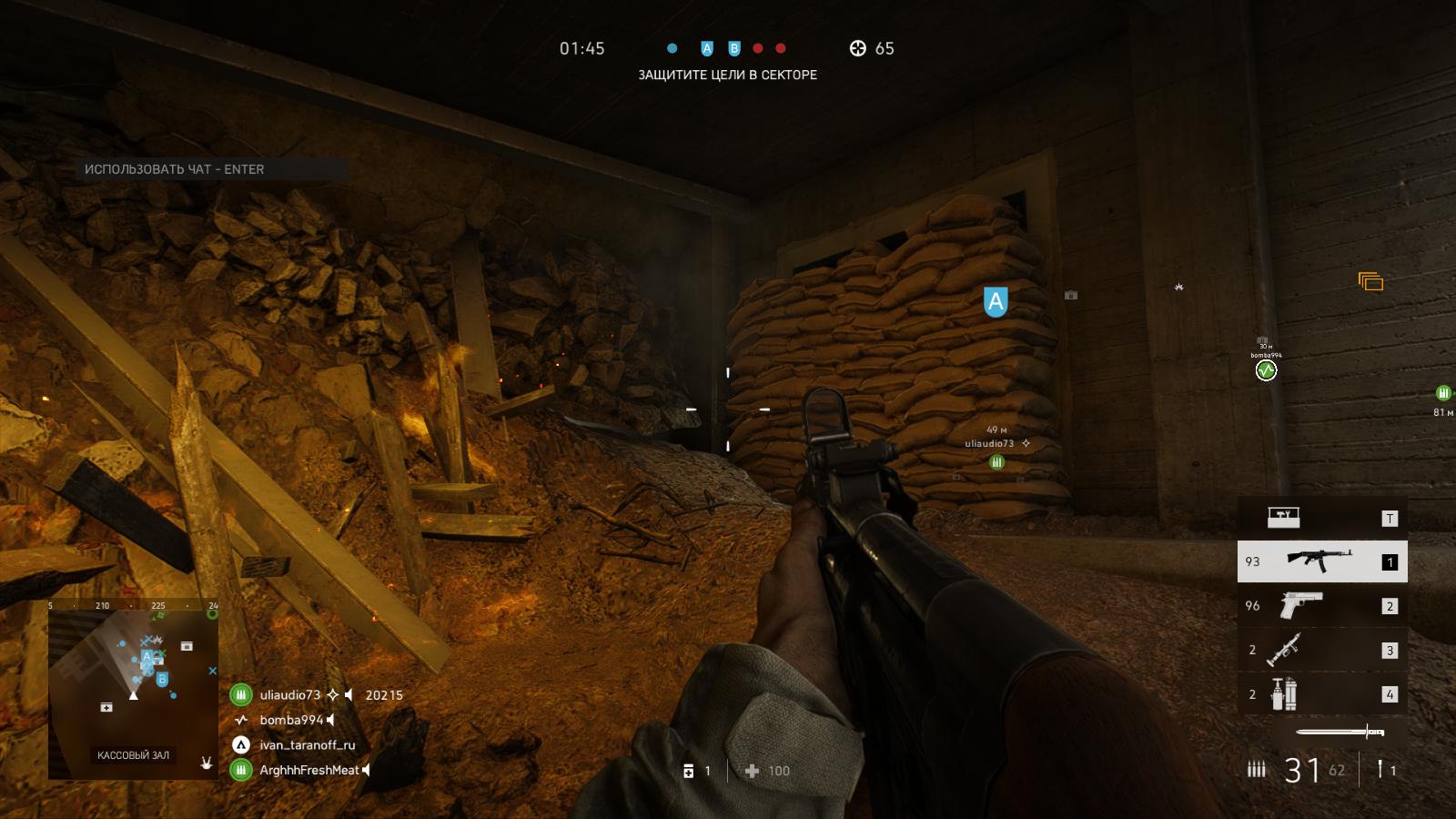Viewport: 1456px width, 819px height.
Task: Click objective B marker on the minimap
Action: pyautogui.click(x=162, y=679)
